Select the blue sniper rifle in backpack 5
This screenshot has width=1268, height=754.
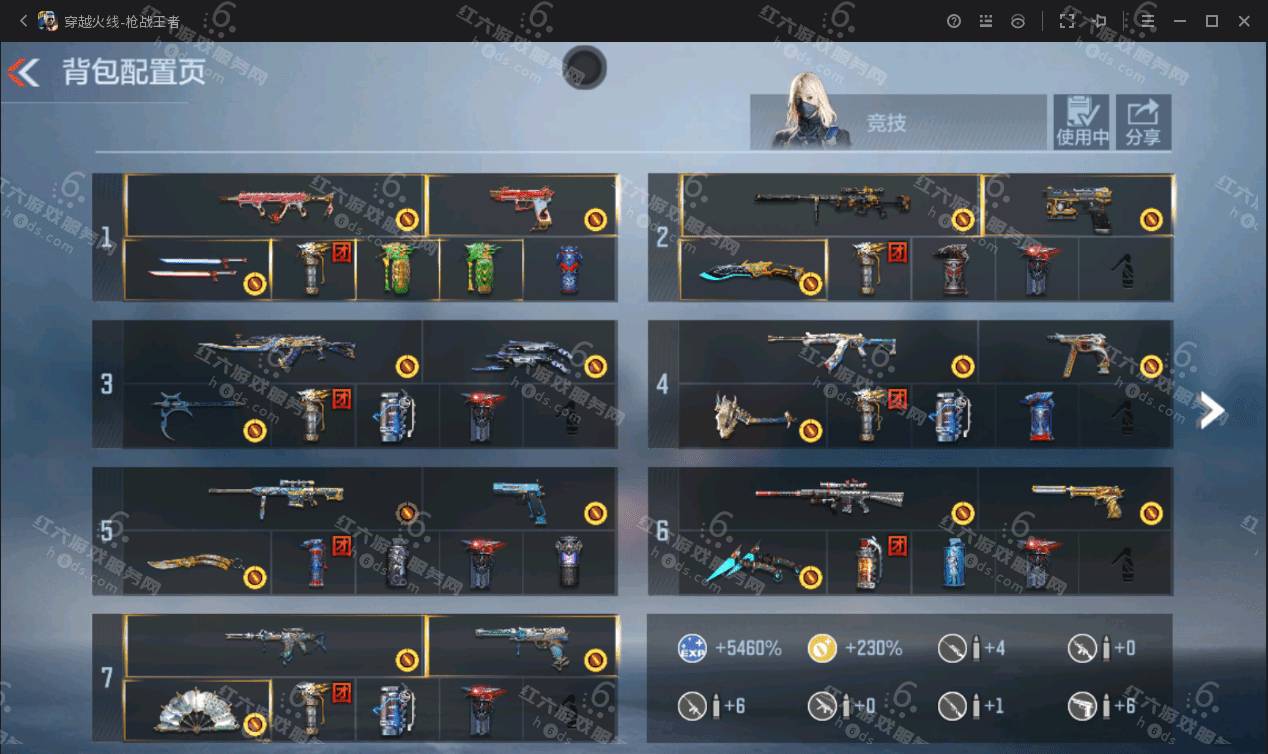click(x=275, y=497)
